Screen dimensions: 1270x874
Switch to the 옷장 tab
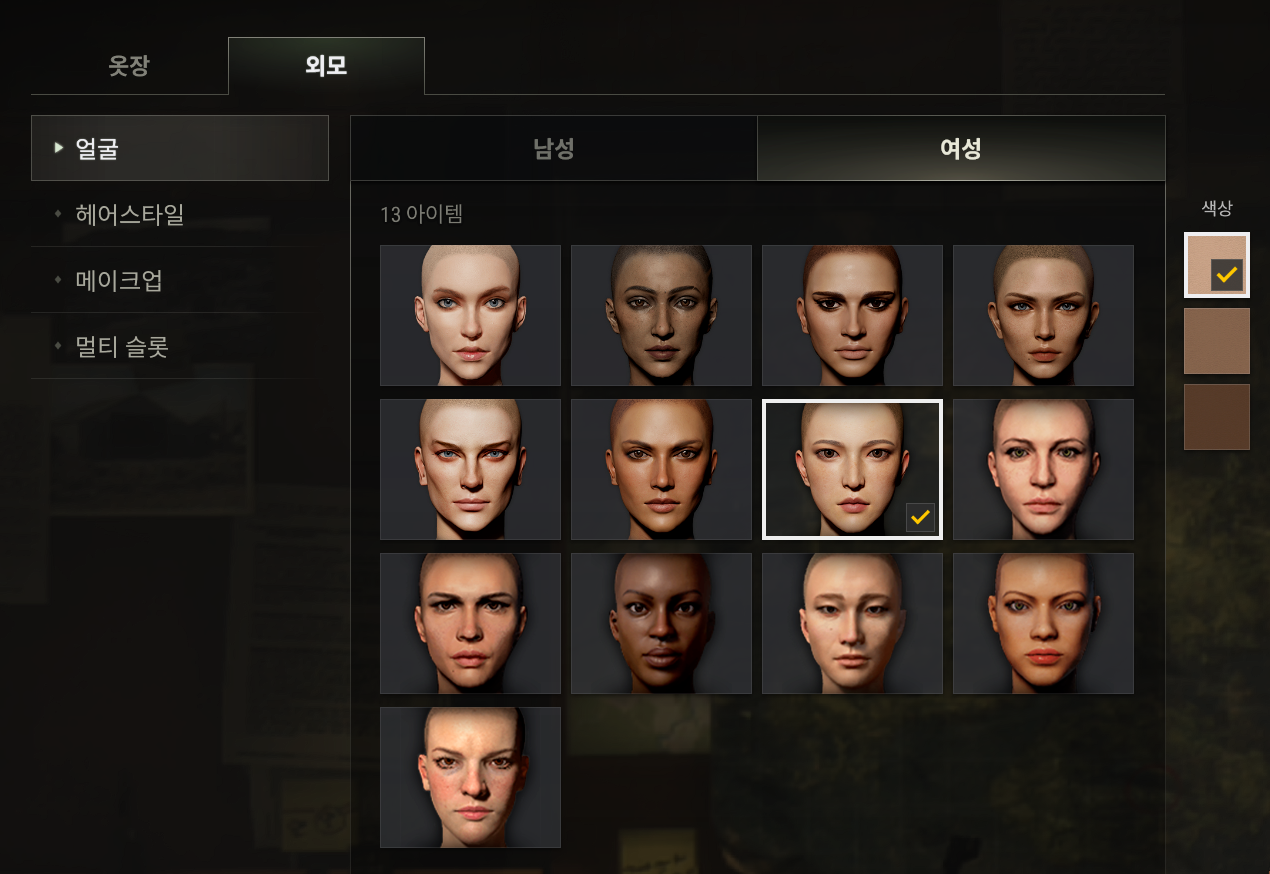130,67
